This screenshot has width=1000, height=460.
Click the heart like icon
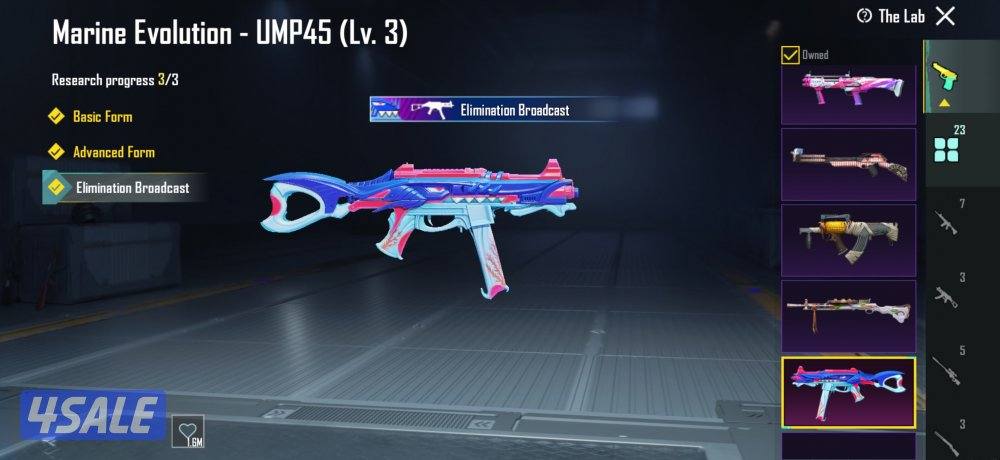point(188,432)
